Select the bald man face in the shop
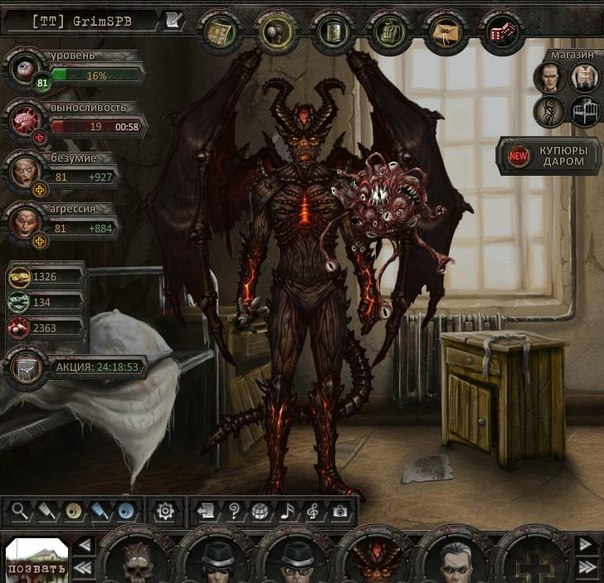The width and height of the screenshot is (604, 583). [547, 77]
